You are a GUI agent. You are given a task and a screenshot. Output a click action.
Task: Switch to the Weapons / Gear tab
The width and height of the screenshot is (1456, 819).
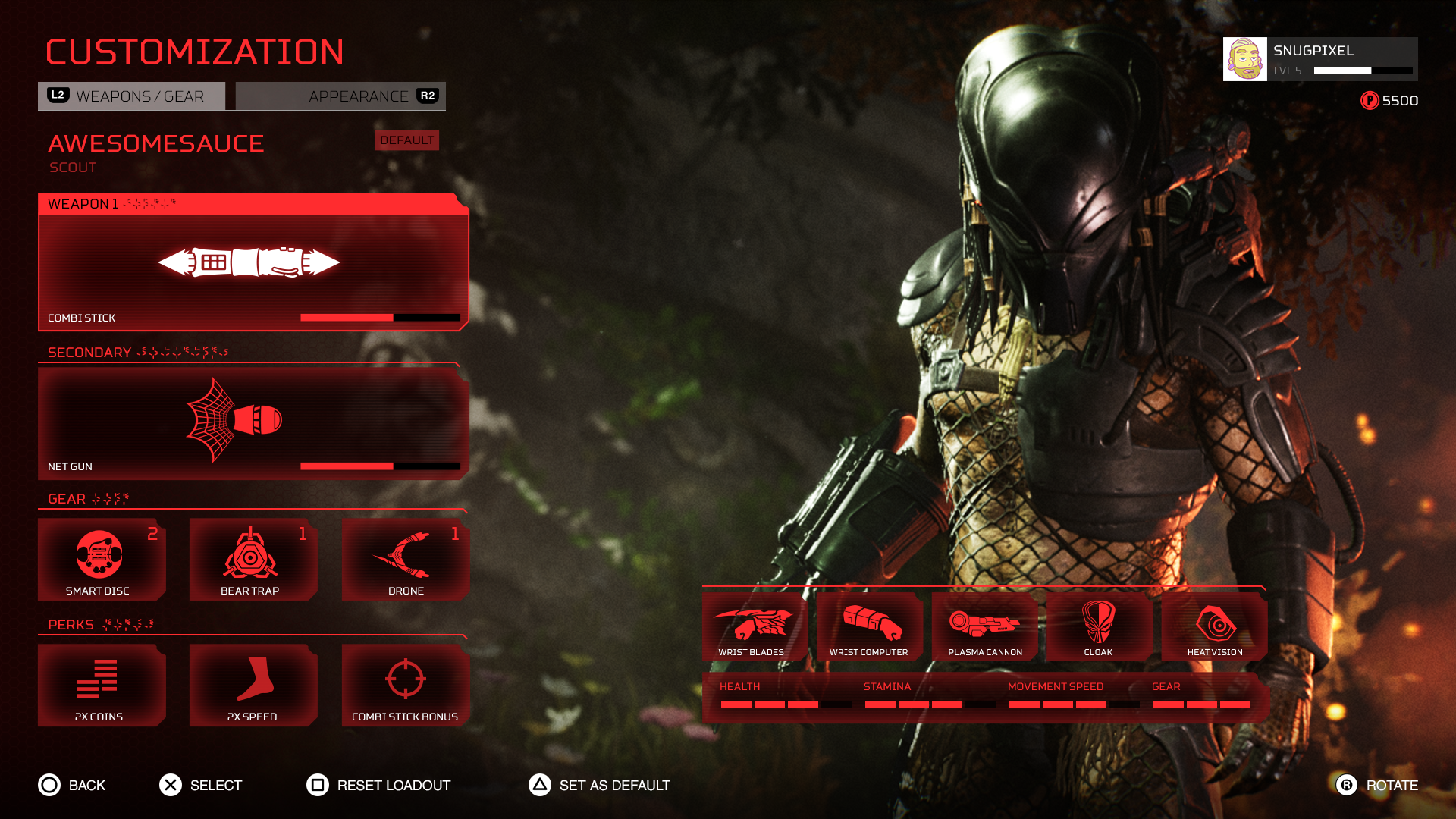pos(131,96)
